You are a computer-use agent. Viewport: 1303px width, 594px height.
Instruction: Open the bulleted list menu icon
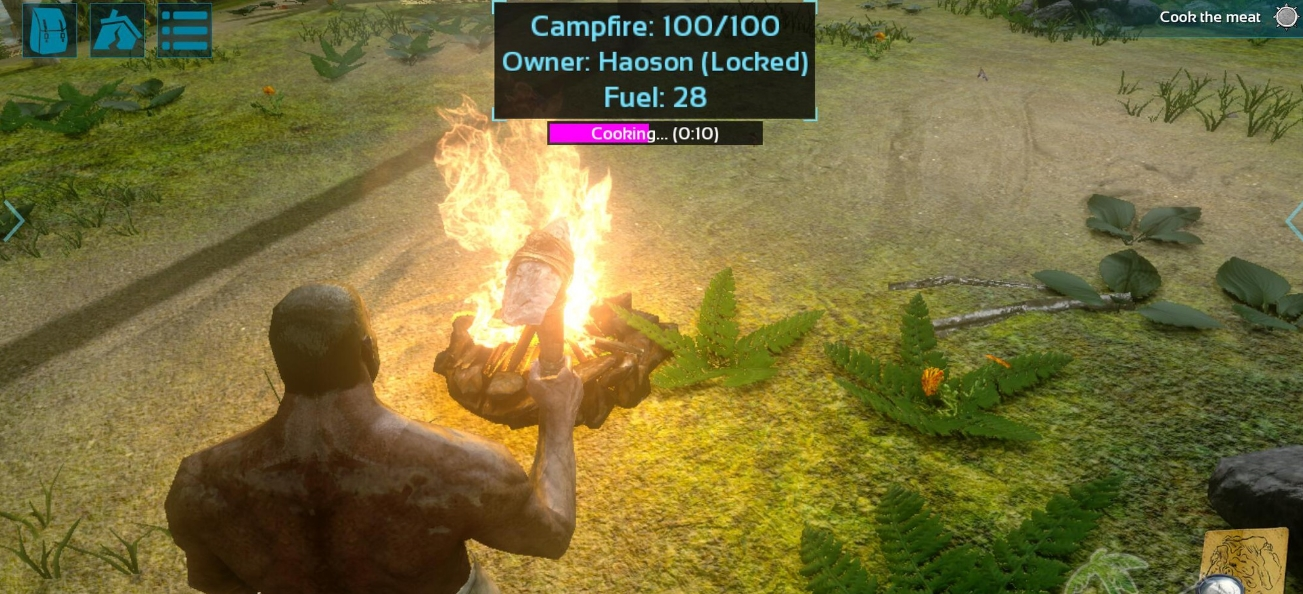coord(185,30)
